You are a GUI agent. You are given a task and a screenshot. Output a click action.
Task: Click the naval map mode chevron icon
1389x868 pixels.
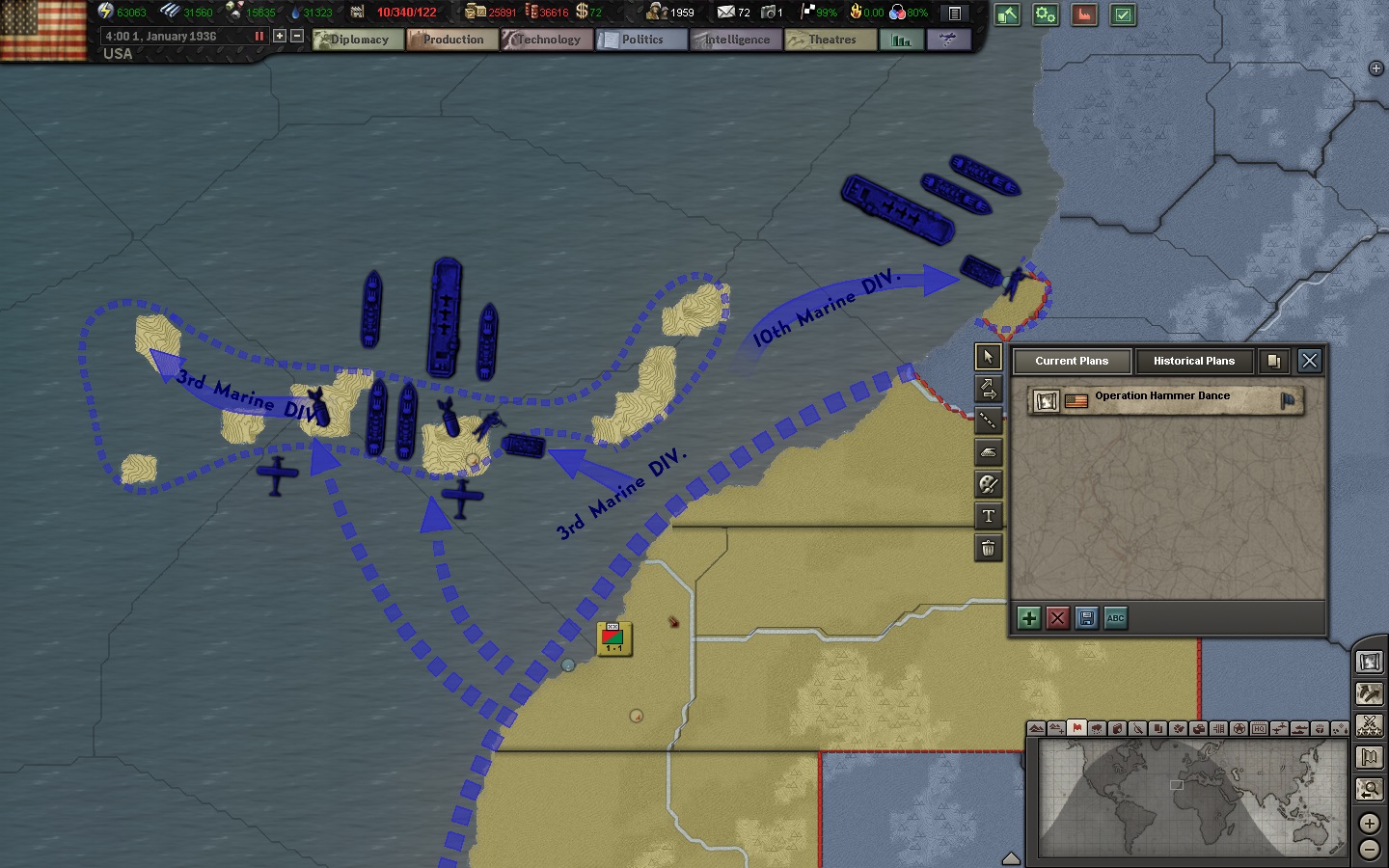[x=1301, y=729]
